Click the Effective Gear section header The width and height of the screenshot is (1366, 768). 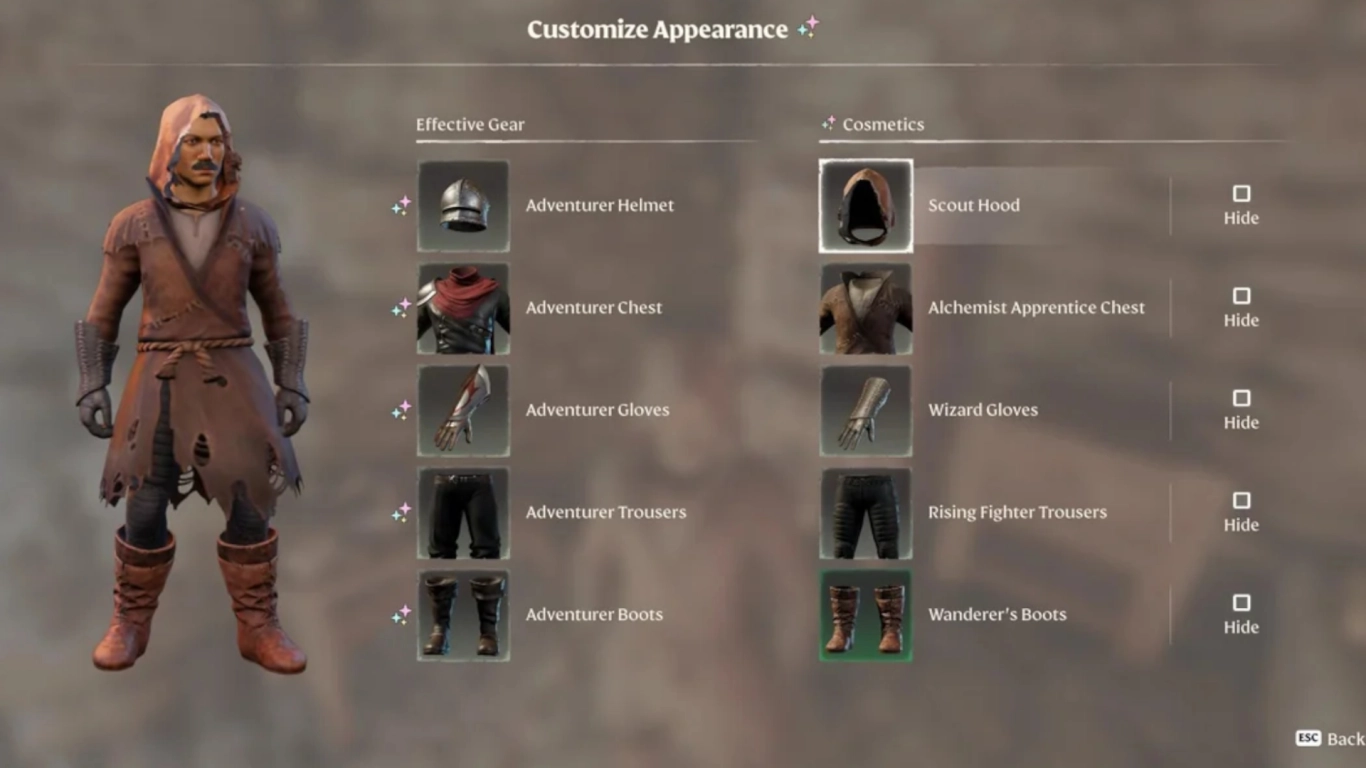click(x=470, y=124)
